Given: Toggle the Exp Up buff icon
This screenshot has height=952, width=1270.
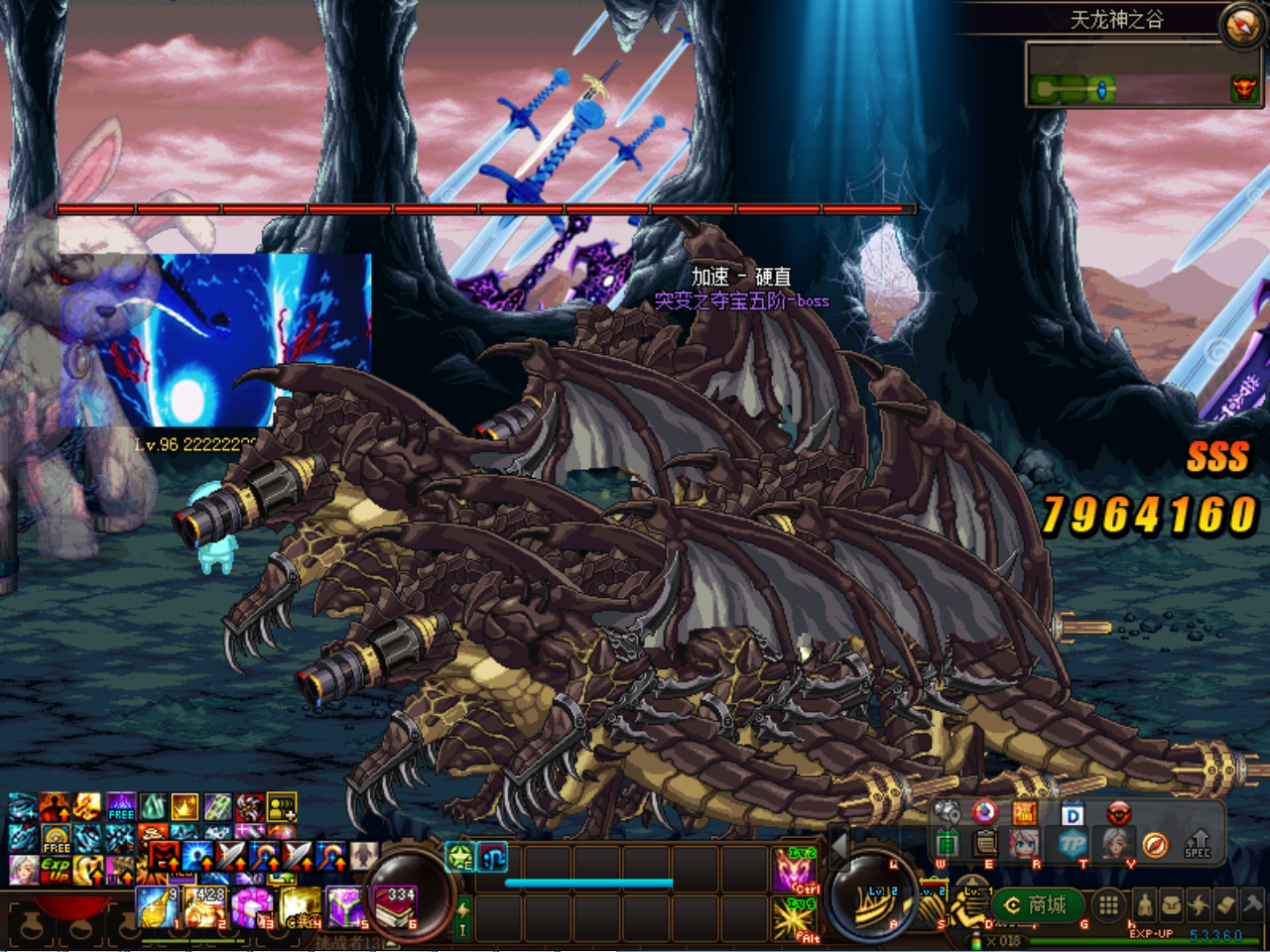Looking at the screenshot, I should click(x=55, y=868).
